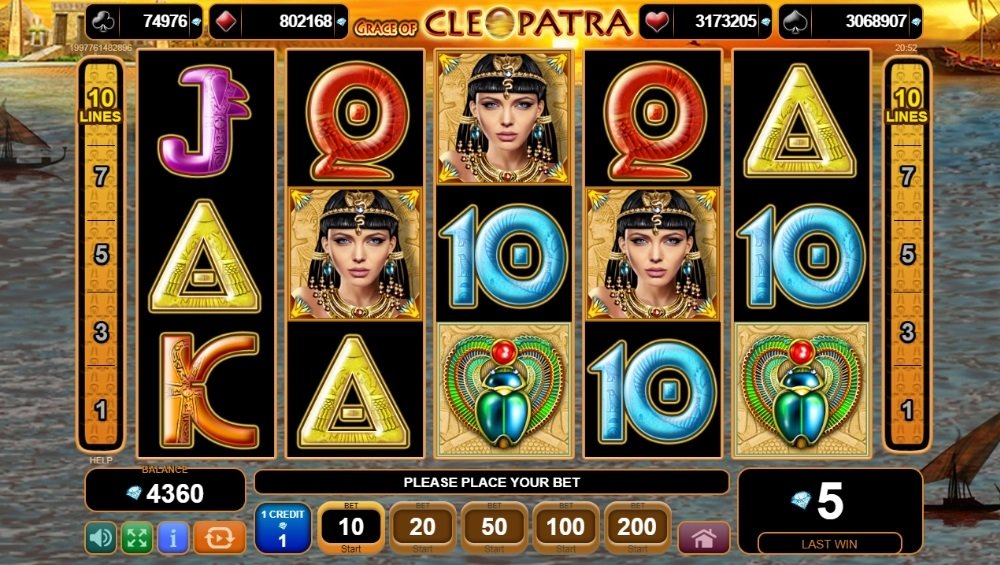Spin with the 100 bet button
Screen dimensions: 1000x565
pos(566,528)
